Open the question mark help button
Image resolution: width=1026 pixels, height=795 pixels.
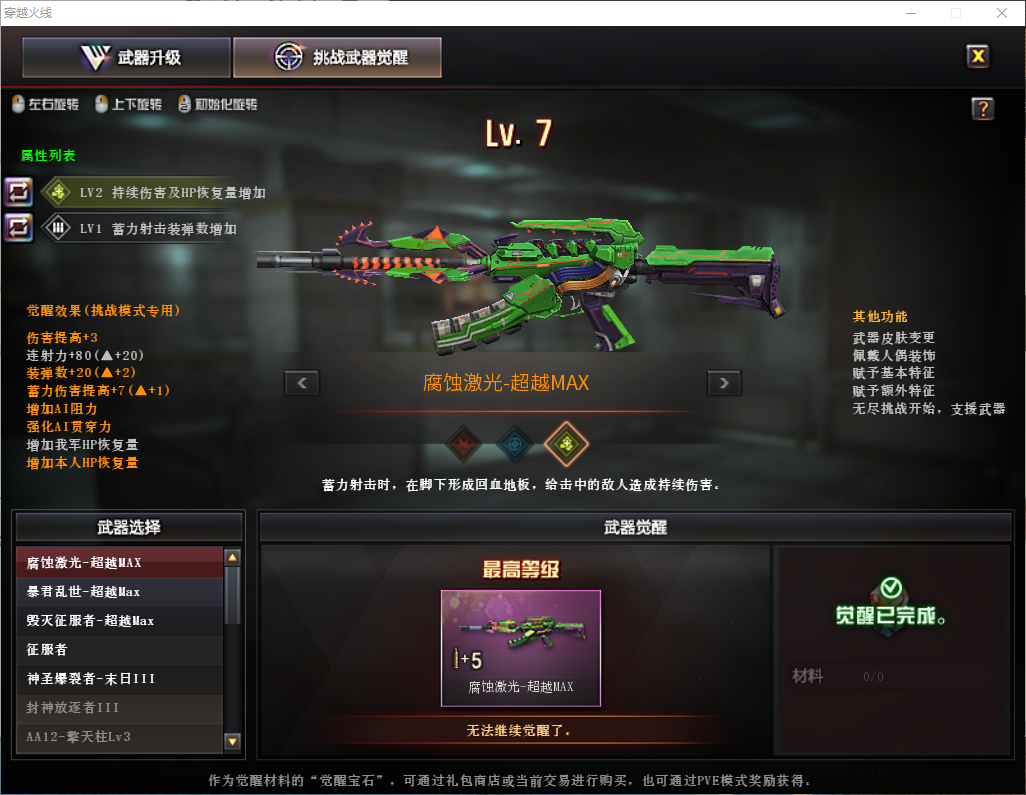(x=982, y=109)
